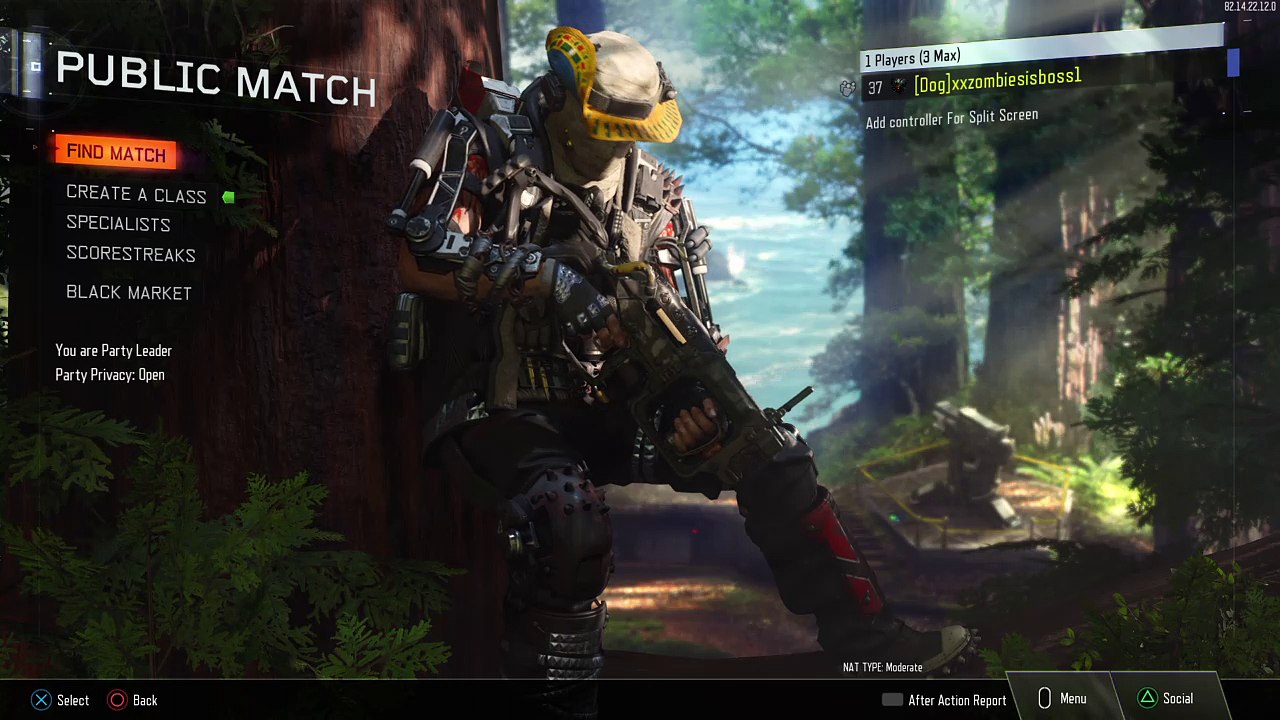View the After Action Report
This screenshot has height=720, width=1280.
click(x=945, y=700)
